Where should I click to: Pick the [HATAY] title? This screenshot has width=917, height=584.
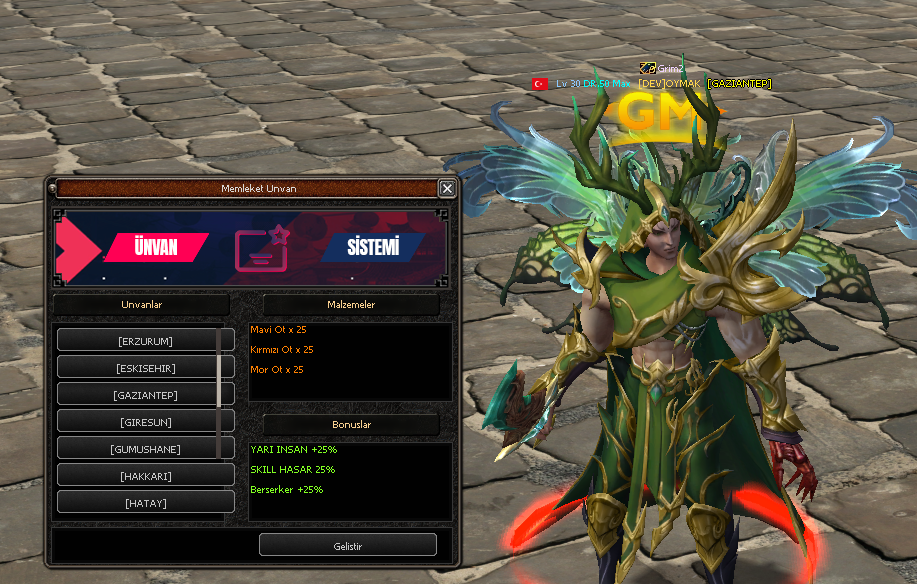(145, 503)
